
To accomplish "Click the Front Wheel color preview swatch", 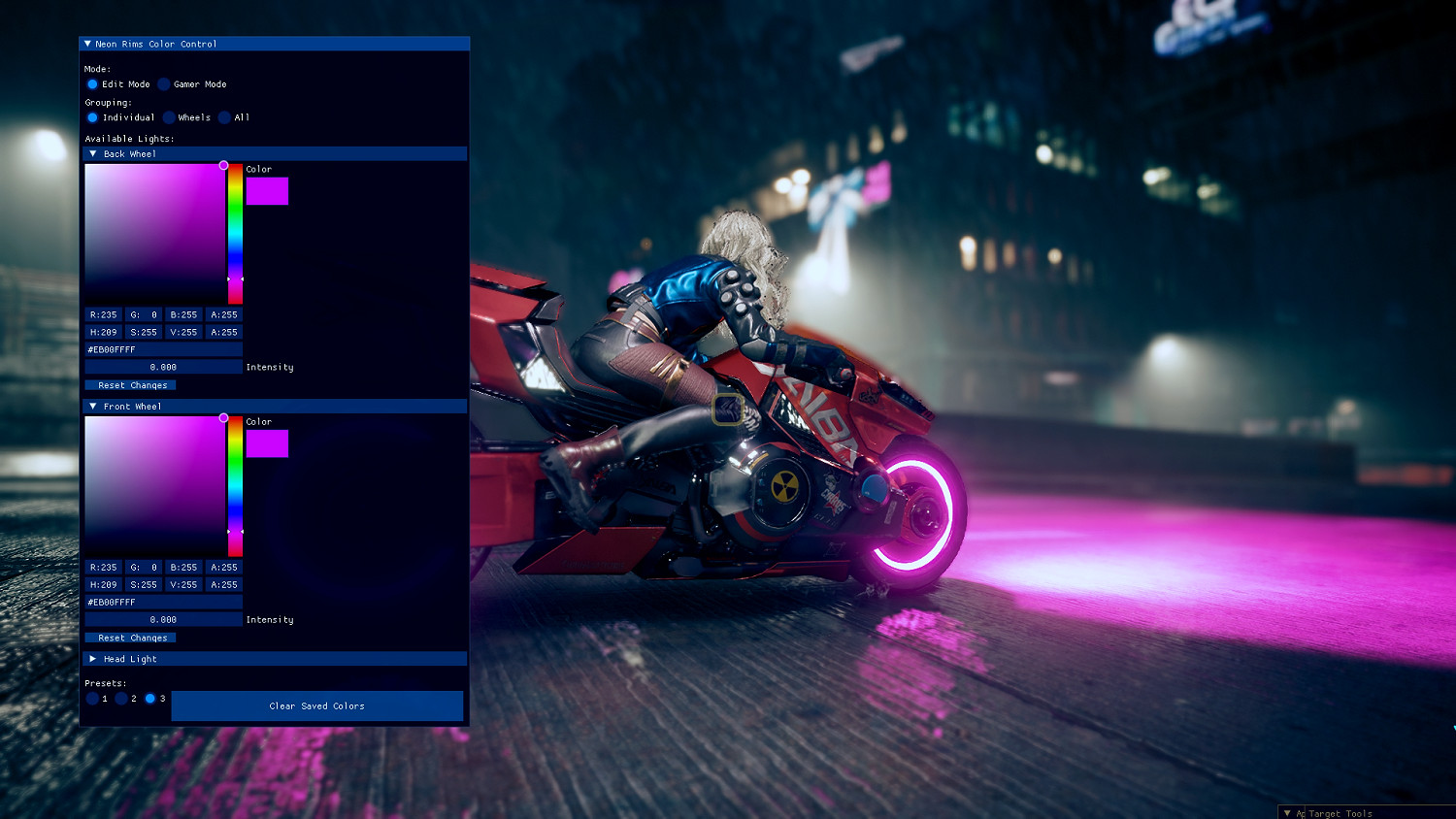I will pyautogui.click(x=268, y=443).
